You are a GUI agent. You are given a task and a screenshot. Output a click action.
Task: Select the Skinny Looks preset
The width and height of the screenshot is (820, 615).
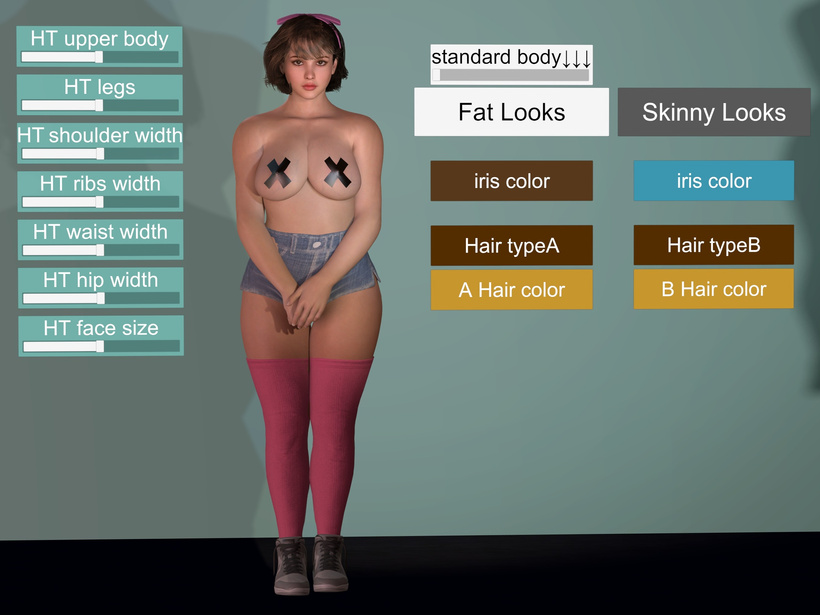[x=714, y=112]
